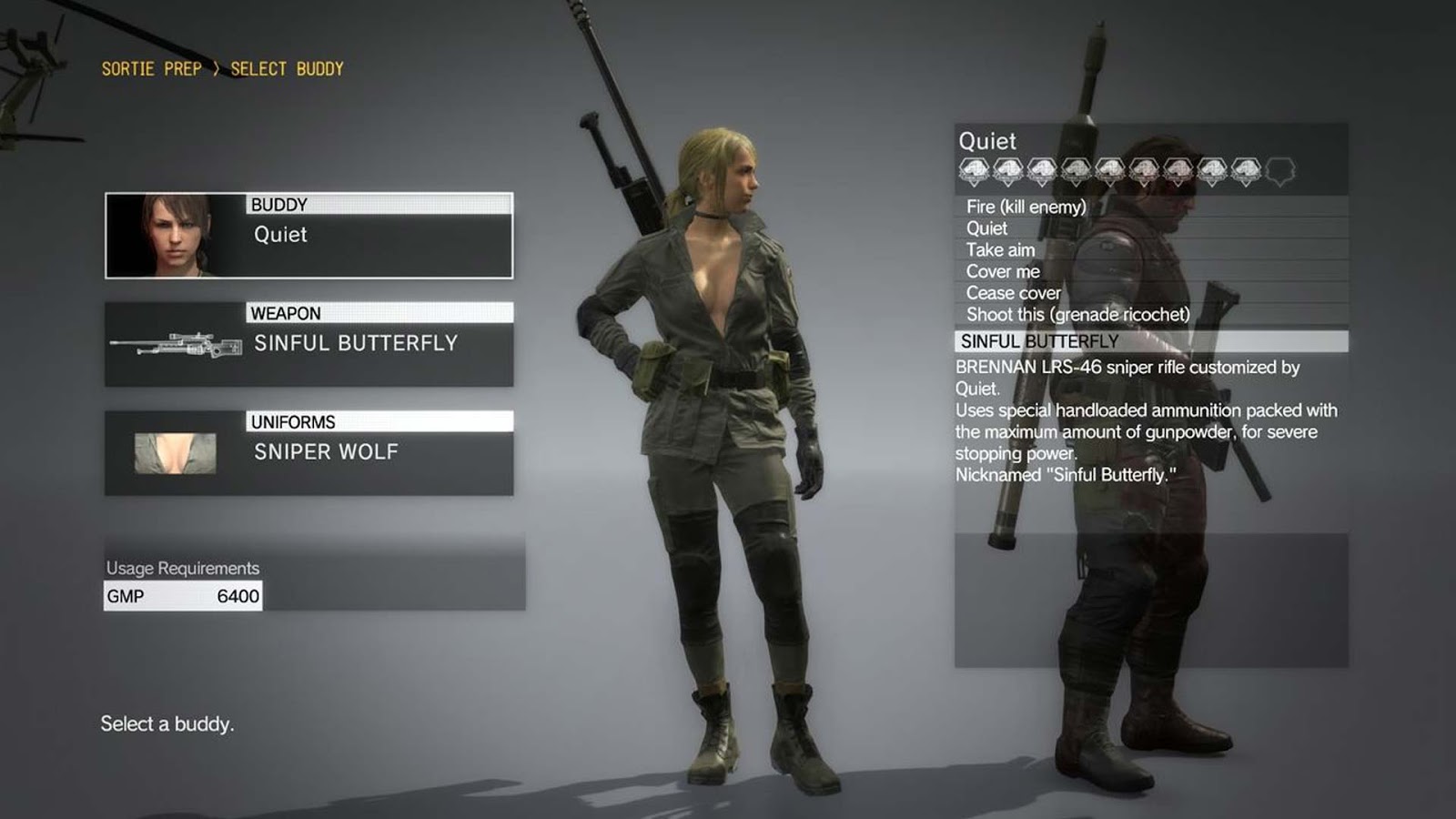The width and height of the screenshot is (1456, 819).
Task: Enable the Cover me command for Quiet
Action: (1003, 271)
